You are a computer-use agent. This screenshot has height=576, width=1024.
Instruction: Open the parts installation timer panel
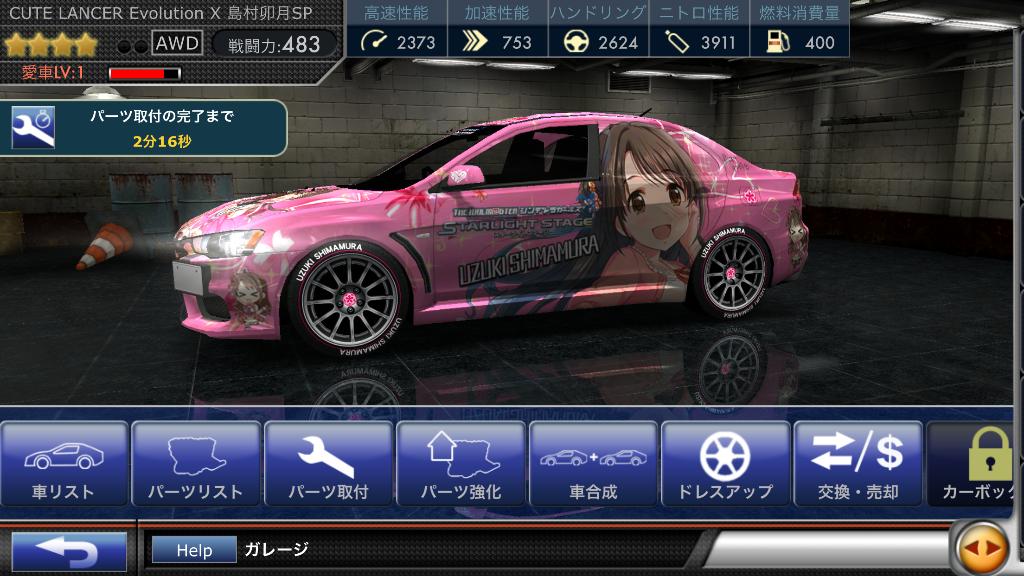point(145,129)
